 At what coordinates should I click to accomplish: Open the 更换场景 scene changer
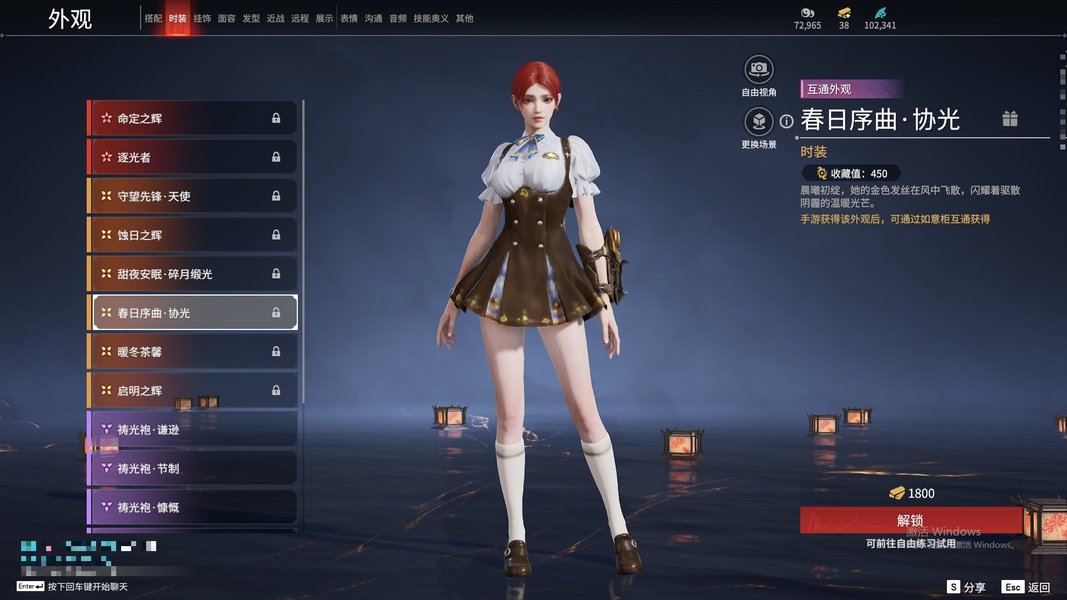click(x=759, y=122)
